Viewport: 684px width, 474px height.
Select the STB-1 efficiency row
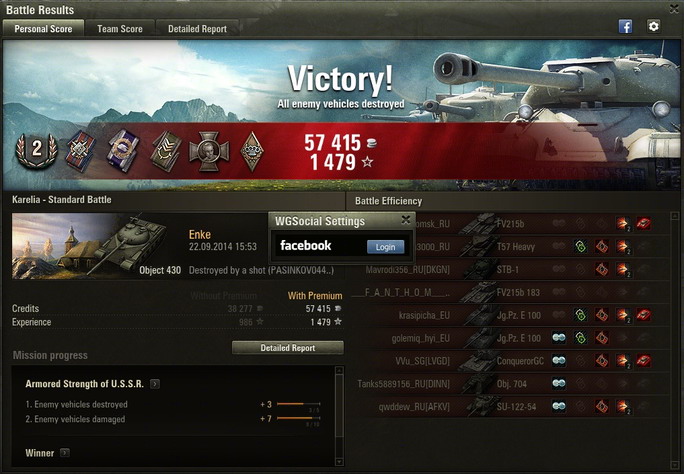(x=515, y=269)
